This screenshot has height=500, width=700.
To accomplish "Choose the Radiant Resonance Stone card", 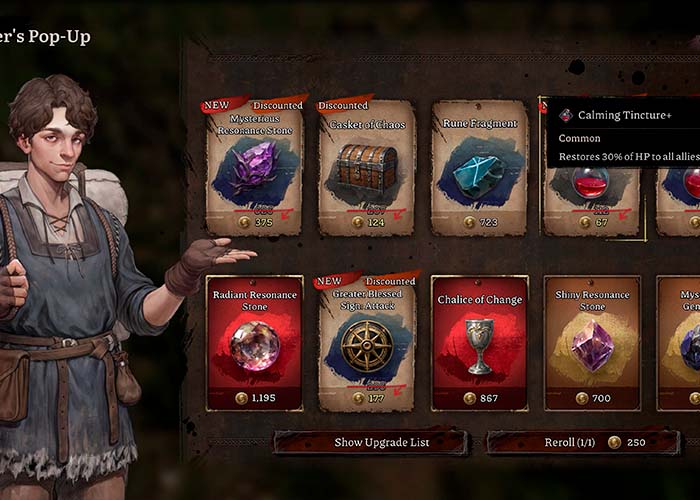I will pos(255,343).
